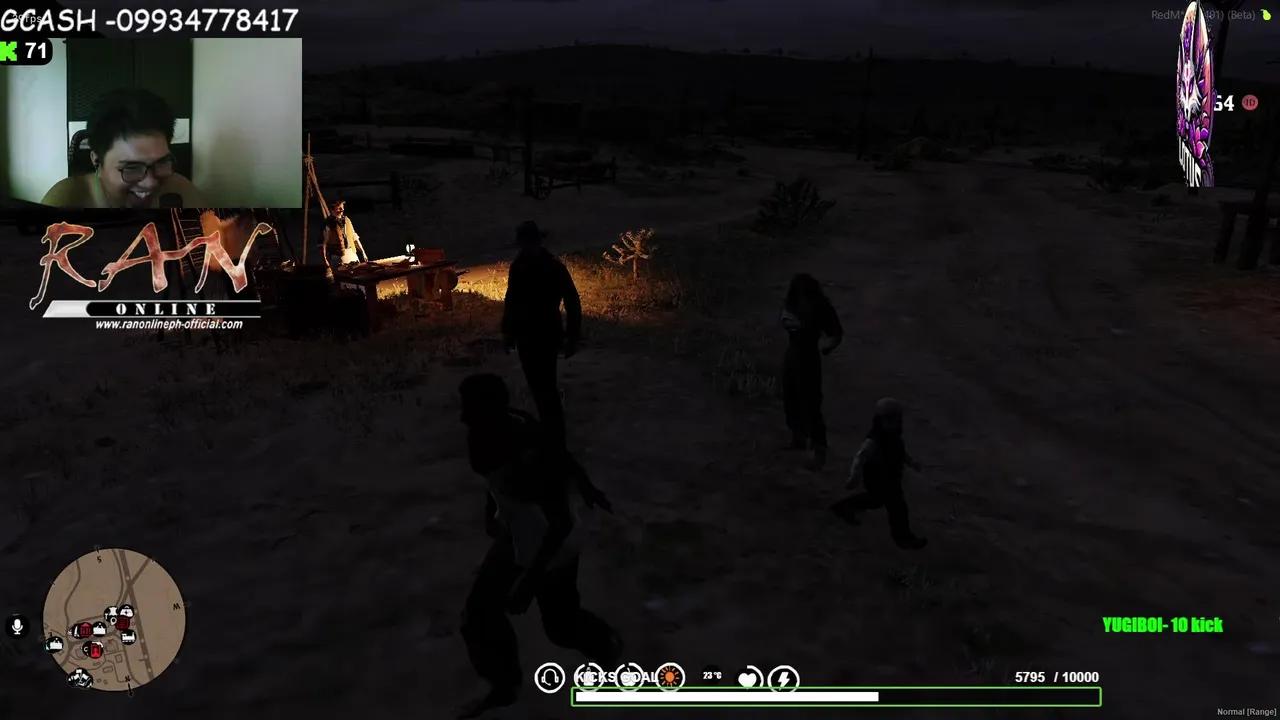1280x720 pixels.
Task: Click the headset voice chat icon
Action: [x=549, y=678]
